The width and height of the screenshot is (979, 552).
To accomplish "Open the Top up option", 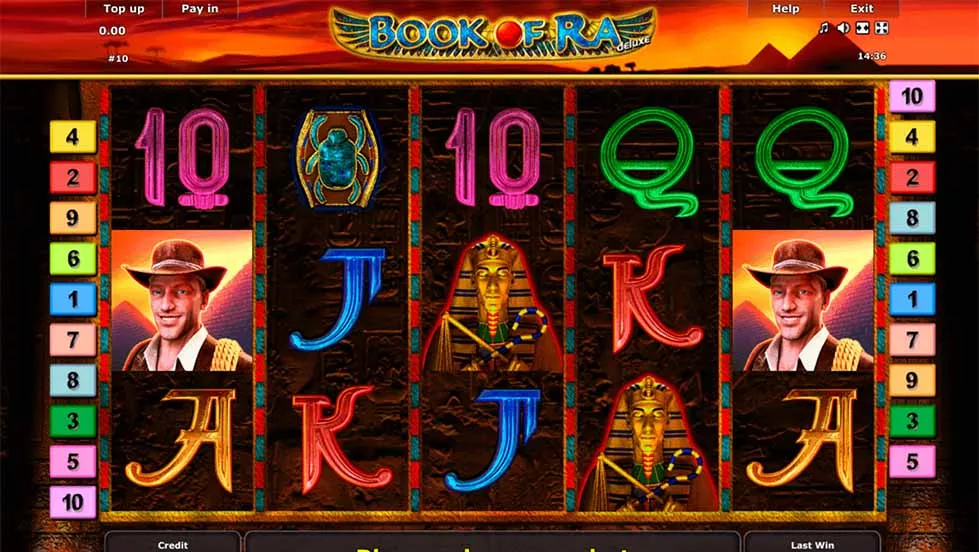I will coord(124,9).
